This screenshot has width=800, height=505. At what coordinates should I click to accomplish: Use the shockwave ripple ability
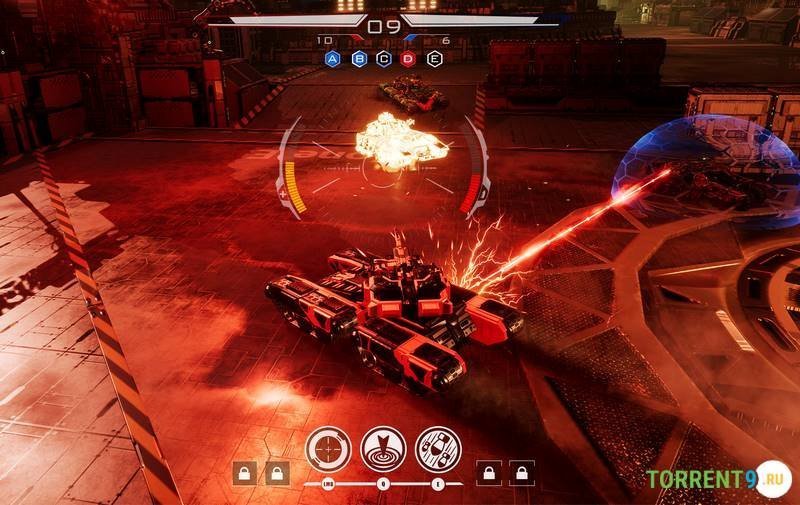pos(383,448)
